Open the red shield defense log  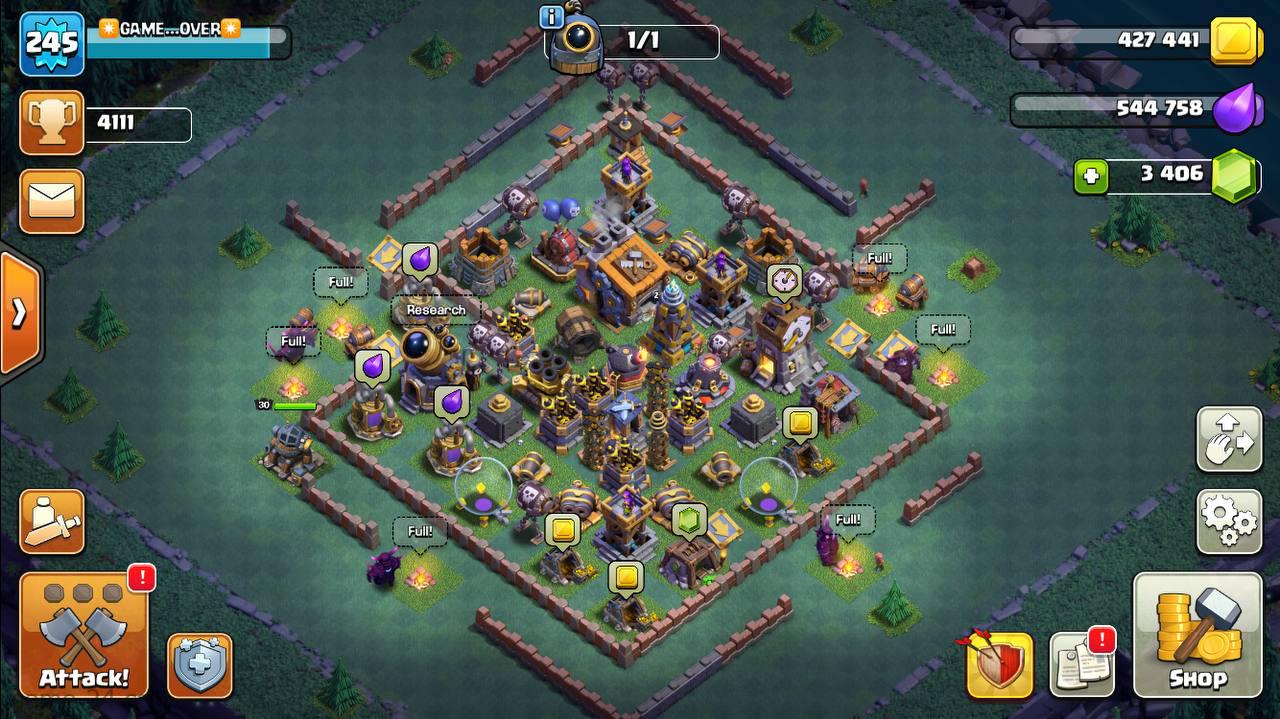(999, 665)
